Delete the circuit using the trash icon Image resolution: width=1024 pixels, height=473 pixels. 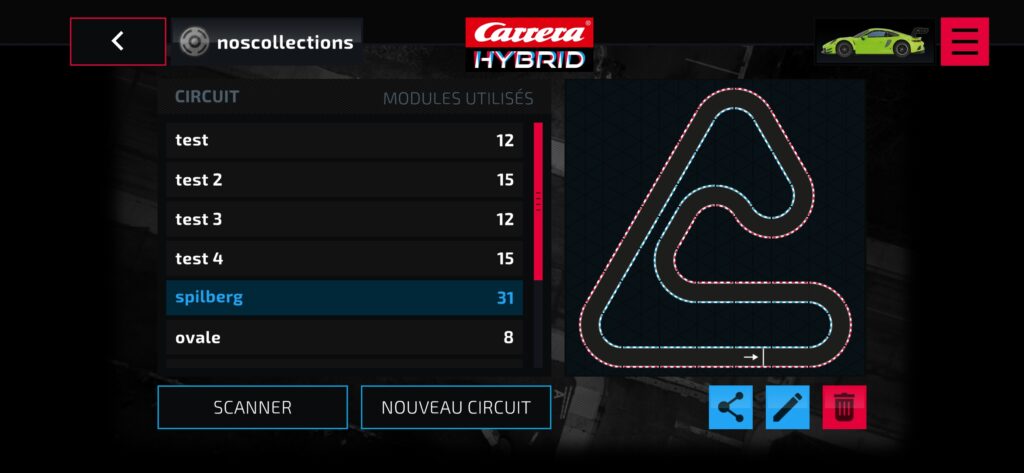(x=844, y=407)
